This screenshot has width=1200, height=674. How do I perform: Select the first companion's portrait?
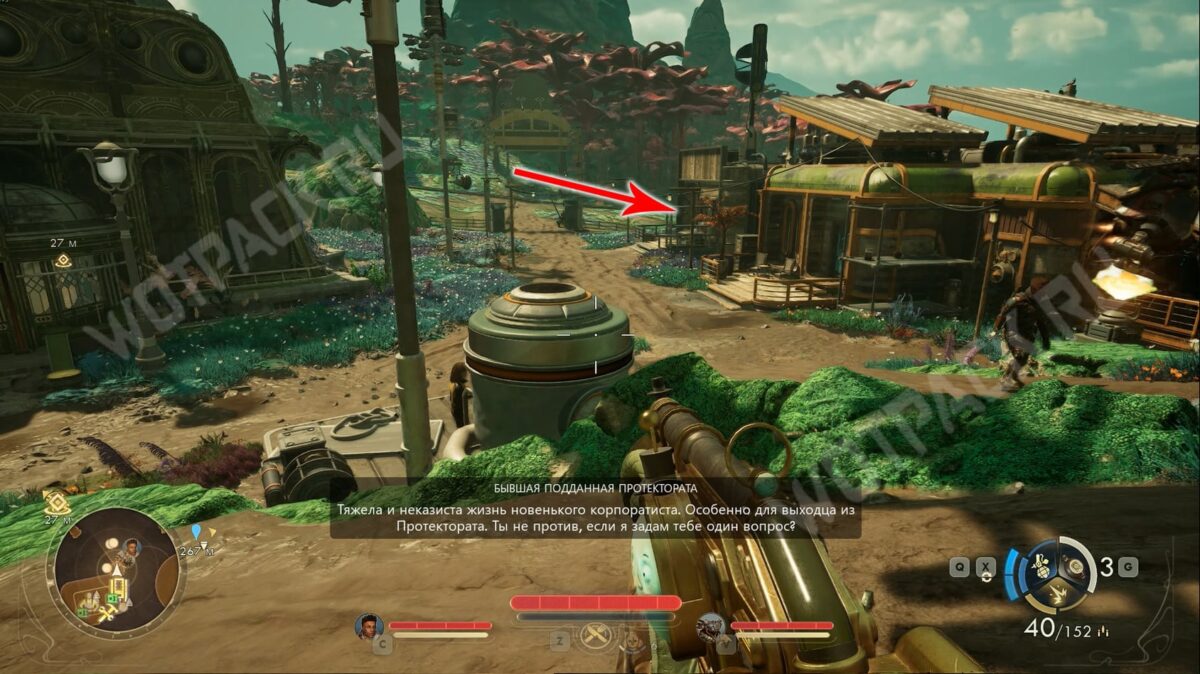(x=369, y=627)
